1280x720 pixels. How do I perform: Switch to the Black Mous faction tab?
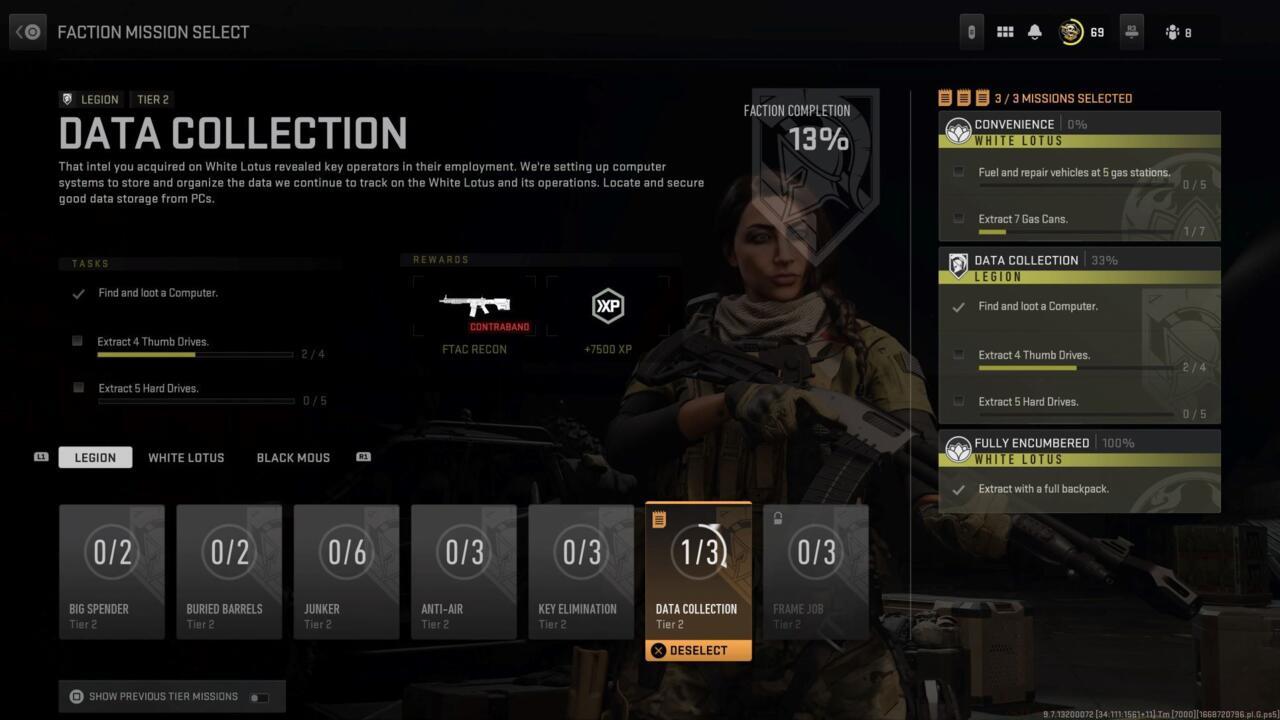pyautogui.click(x=293, y=457)
